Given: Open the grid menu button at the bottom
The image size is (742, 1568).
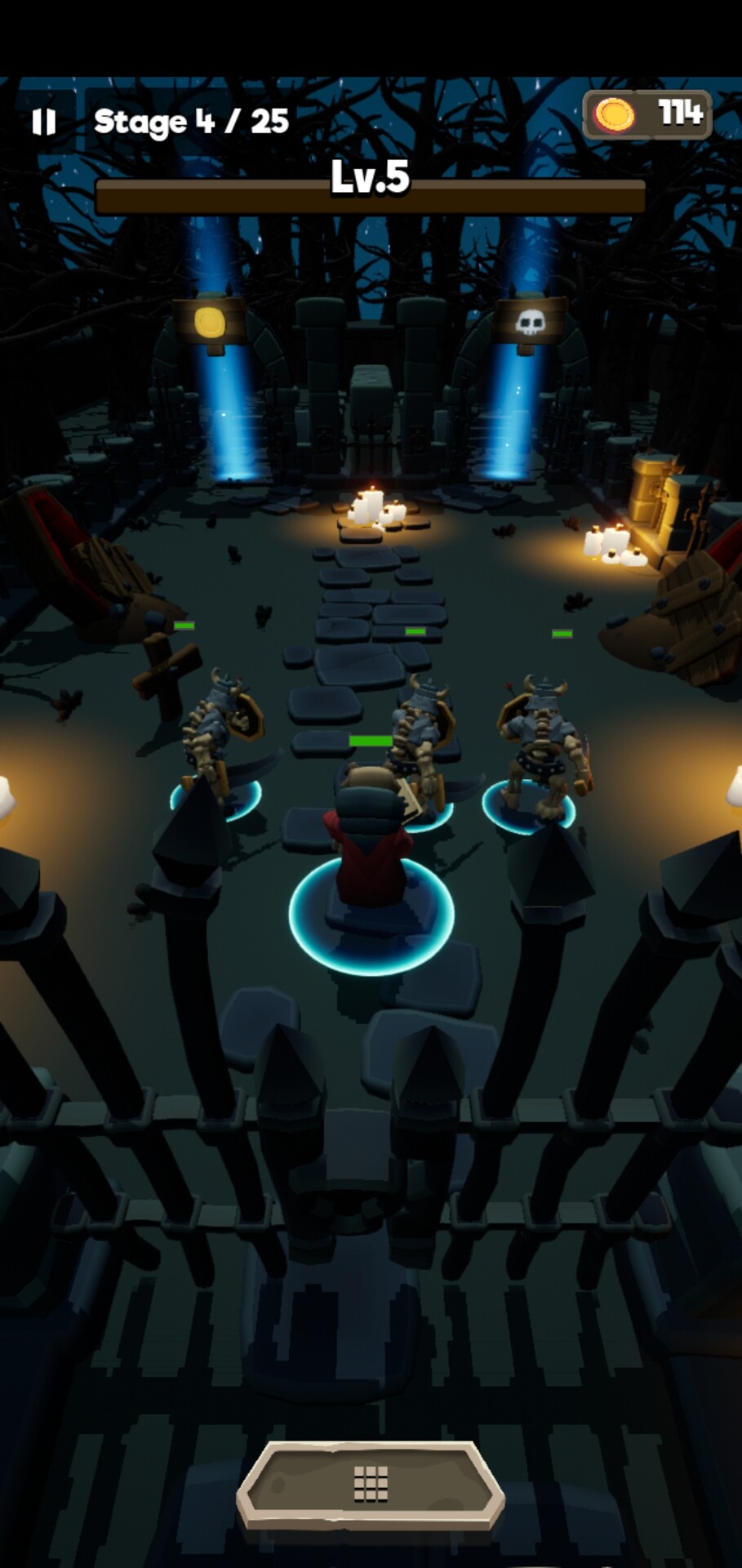Looking at the screenshot, I should click(x=371, y=1484).
